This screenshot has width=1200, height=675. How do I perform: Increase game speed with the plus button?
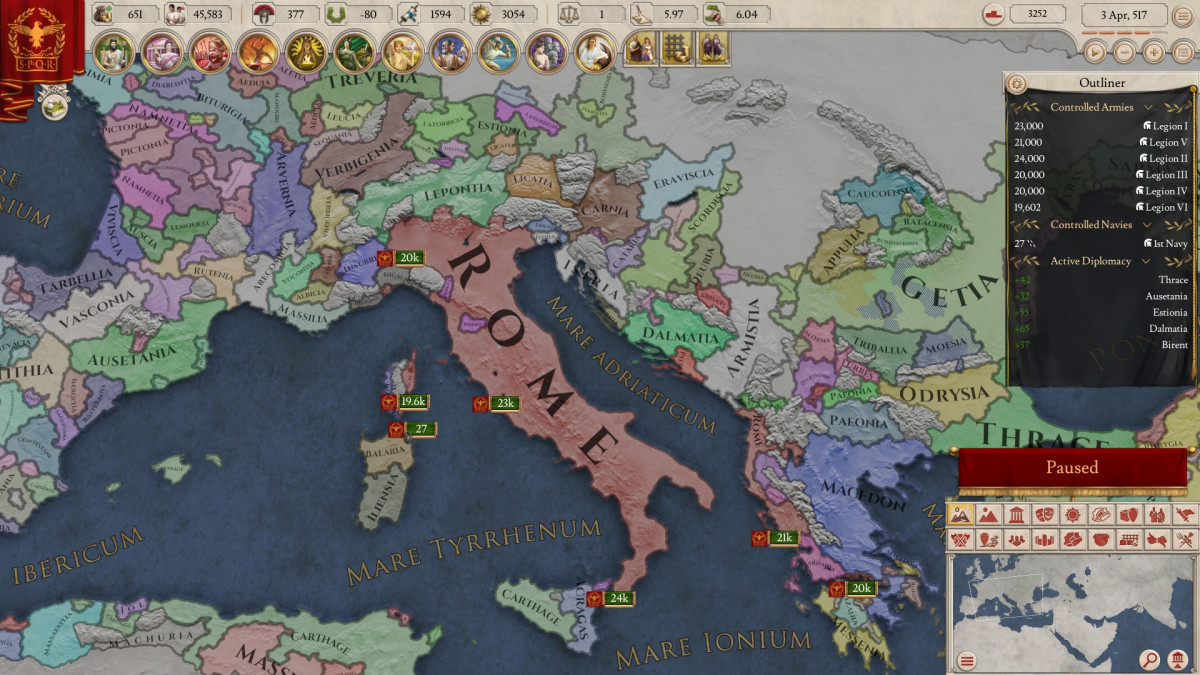tap(1154, 52)
